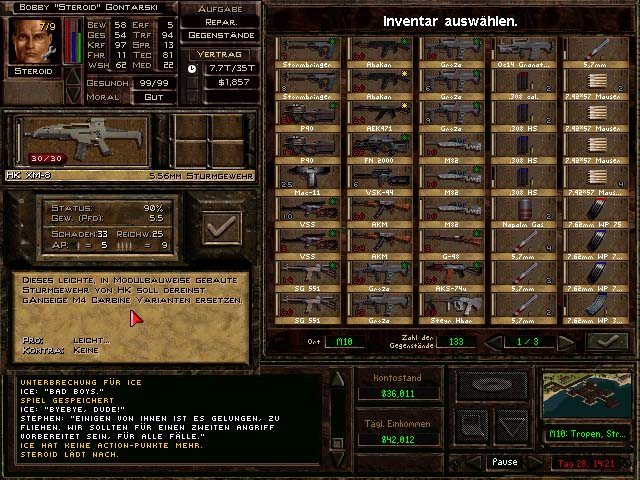This screenshot has width=640, height=480.
Task: Close sector inventory with checkmark button
Action: (606, 342)
